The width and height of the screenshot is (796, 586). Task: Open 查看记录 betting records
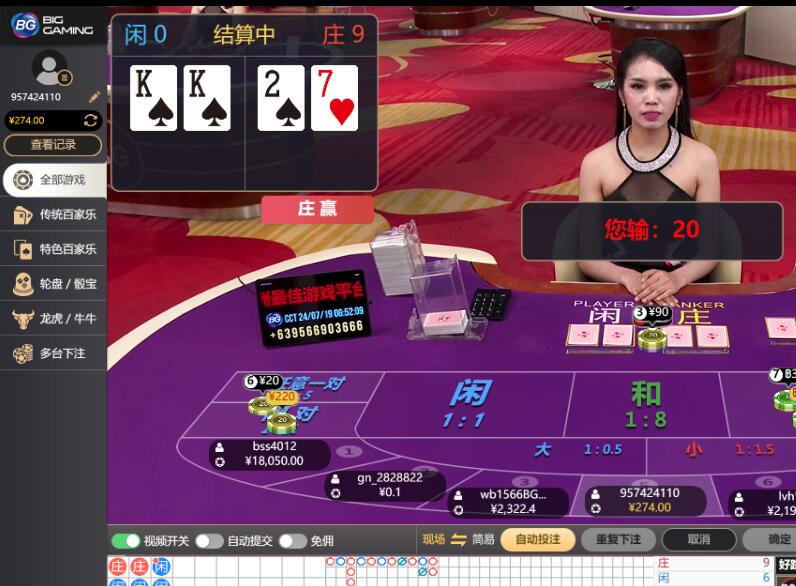[x=53, y=145]
